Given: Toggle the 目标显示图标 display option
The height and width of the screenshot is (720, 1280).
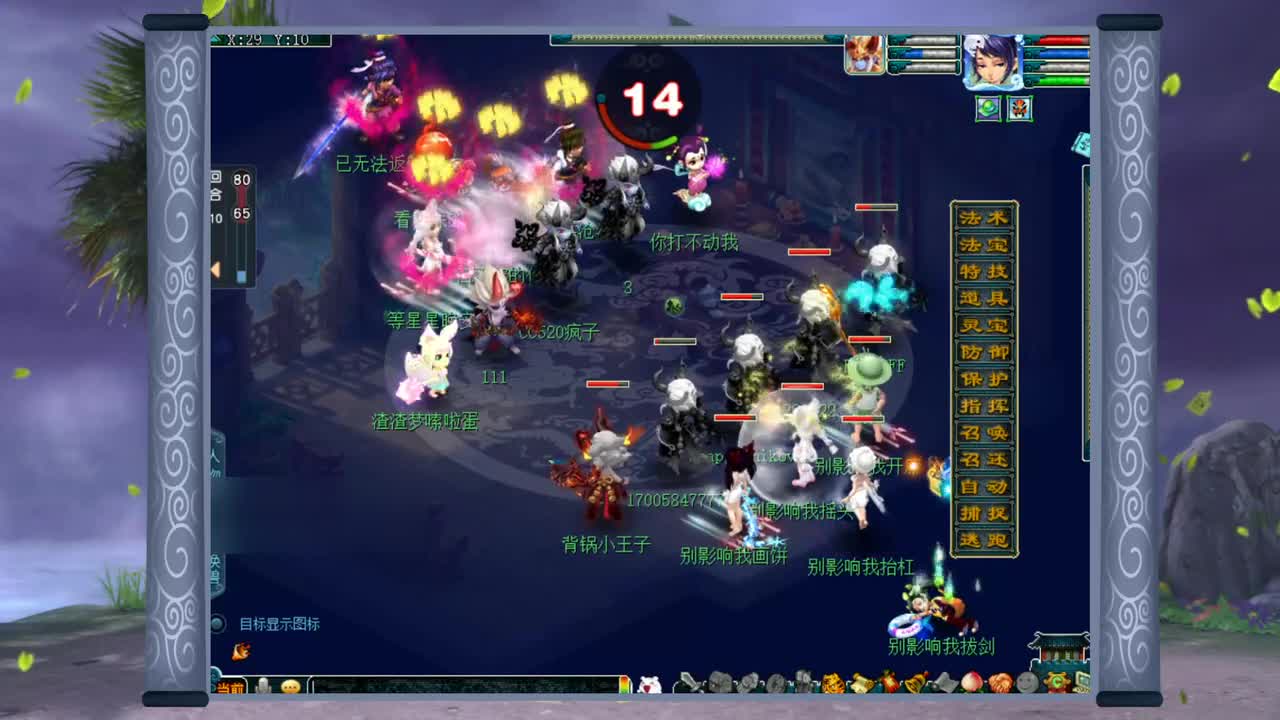Looking at the screenshot, I should [282, 622].
